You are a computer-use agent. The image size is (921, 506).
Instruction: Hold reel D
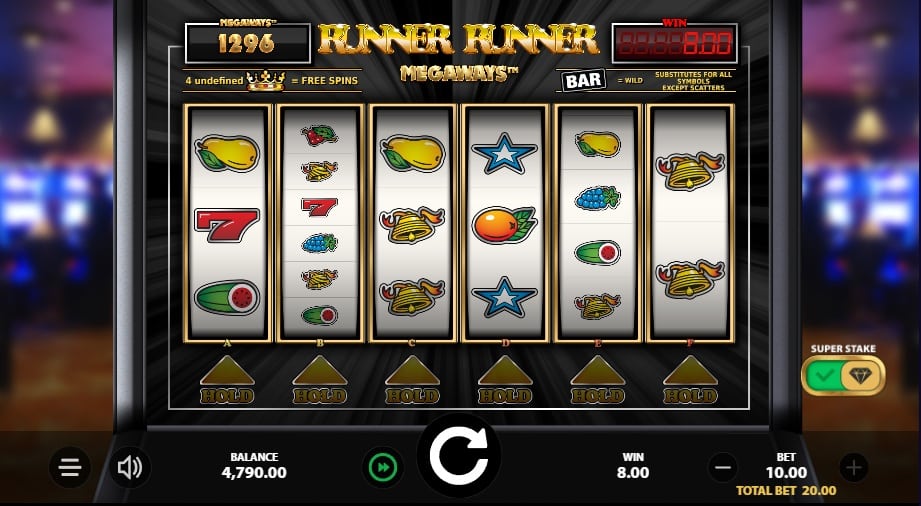click(x=505, y=381)
